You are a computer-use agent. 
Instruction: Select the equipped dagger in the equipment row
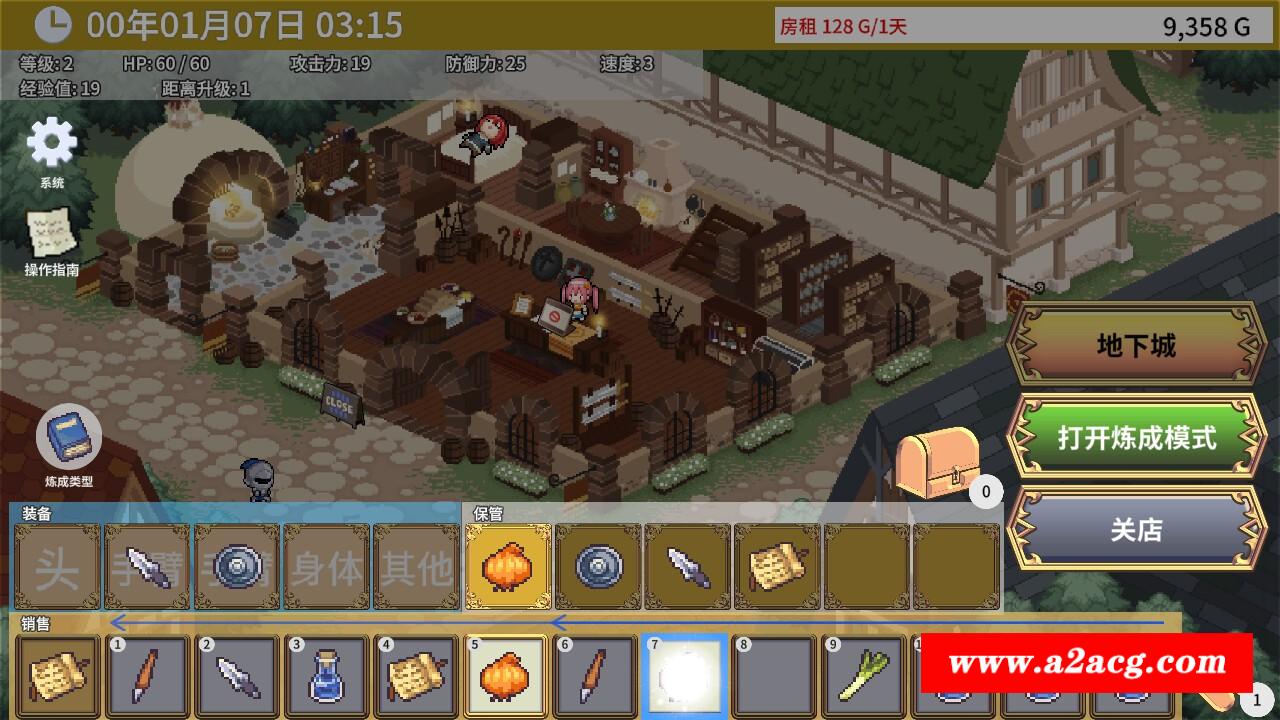point(147,567)
